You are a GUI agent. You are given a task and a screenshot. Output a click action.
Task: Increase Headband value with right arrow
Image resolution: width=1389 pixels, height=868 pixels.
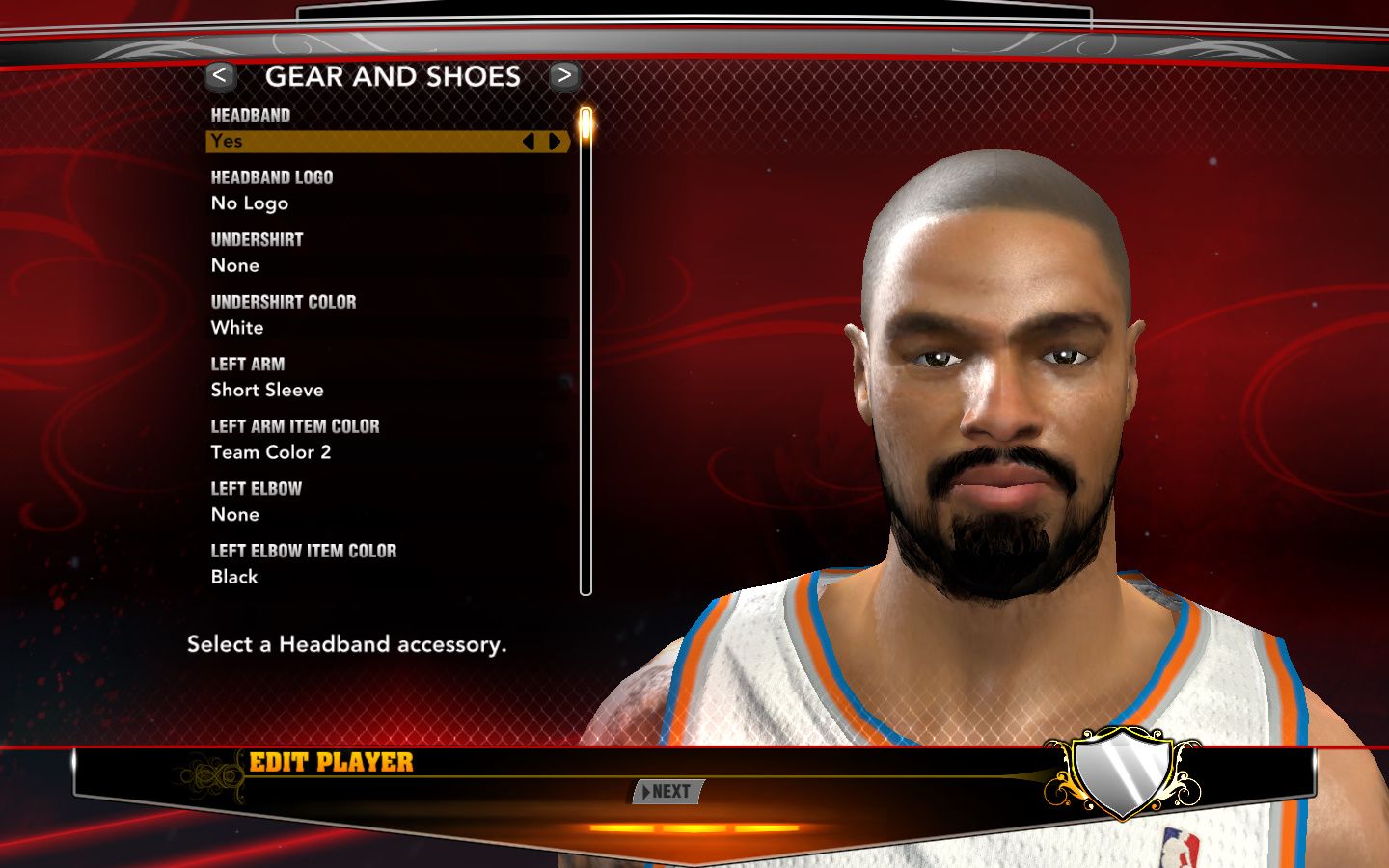pyautogui.click(x=555, y=142)
